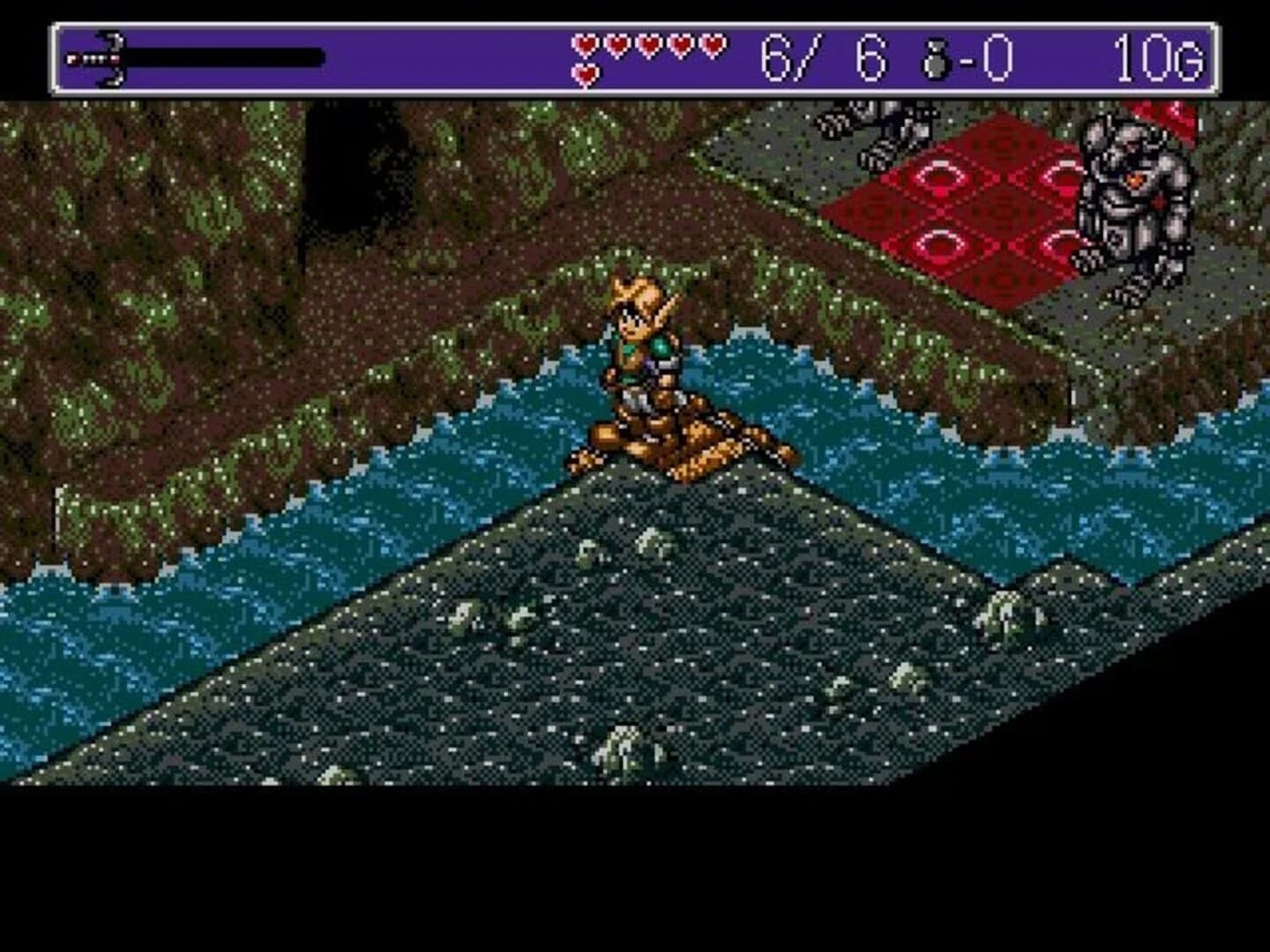Select the HP display reading 6/6

click(x=816, y=55)
